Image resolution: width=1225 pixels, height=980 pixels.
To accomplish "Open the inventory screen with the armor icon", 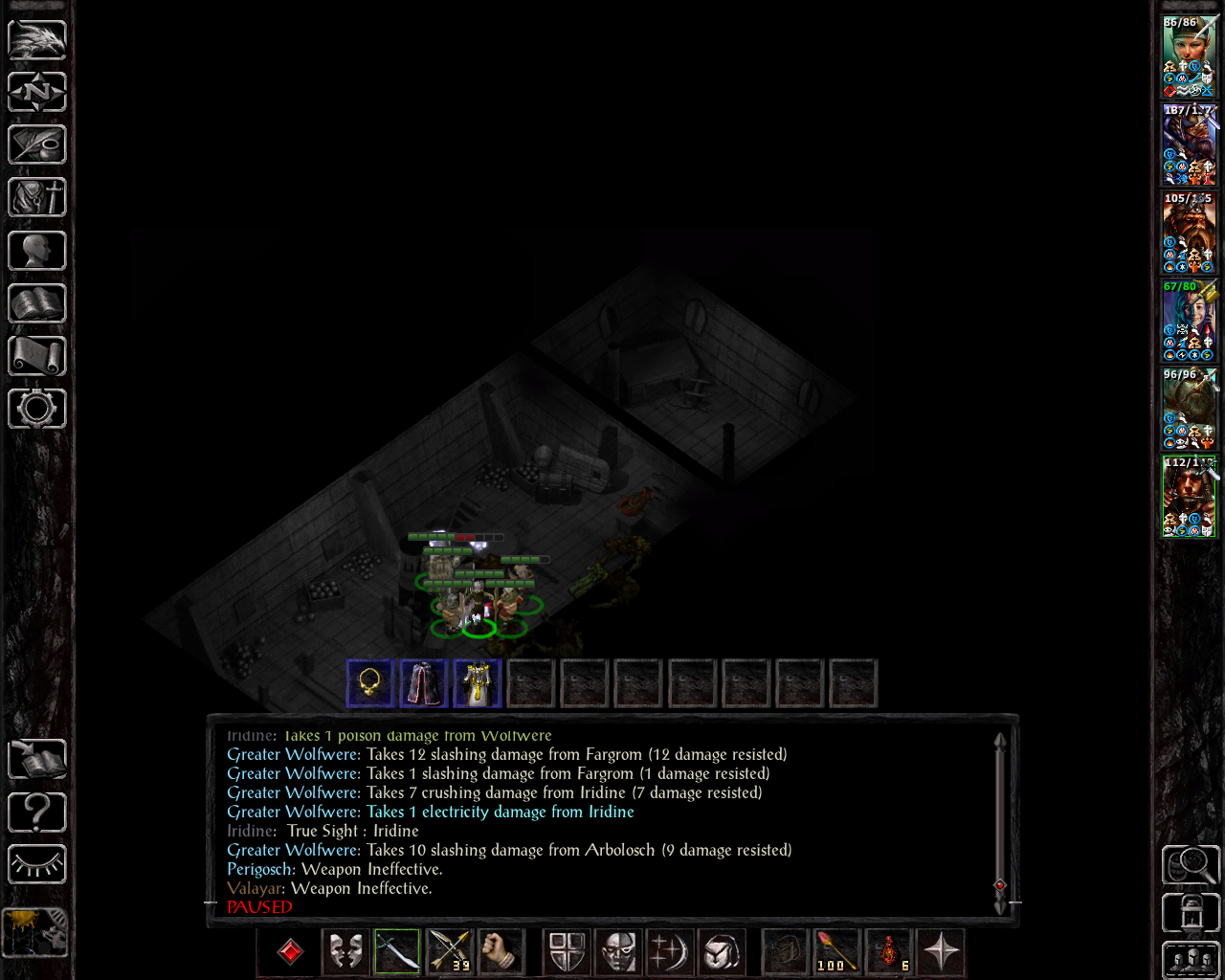I will click(x=37, y=197).
